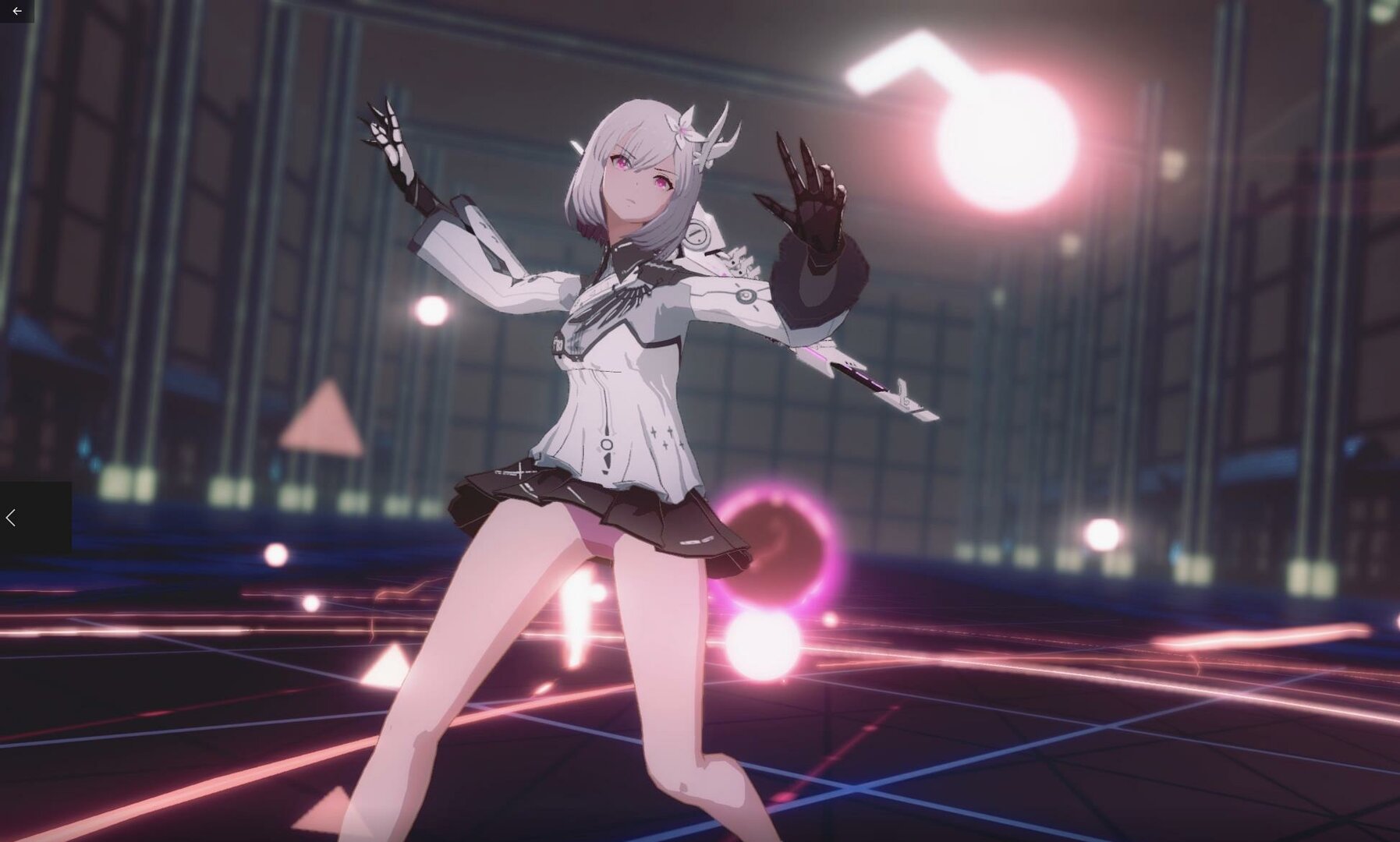Open the previous photo using the left chevron
Image resolution: width=1400 pixels, height=842 pixels.
11,517
